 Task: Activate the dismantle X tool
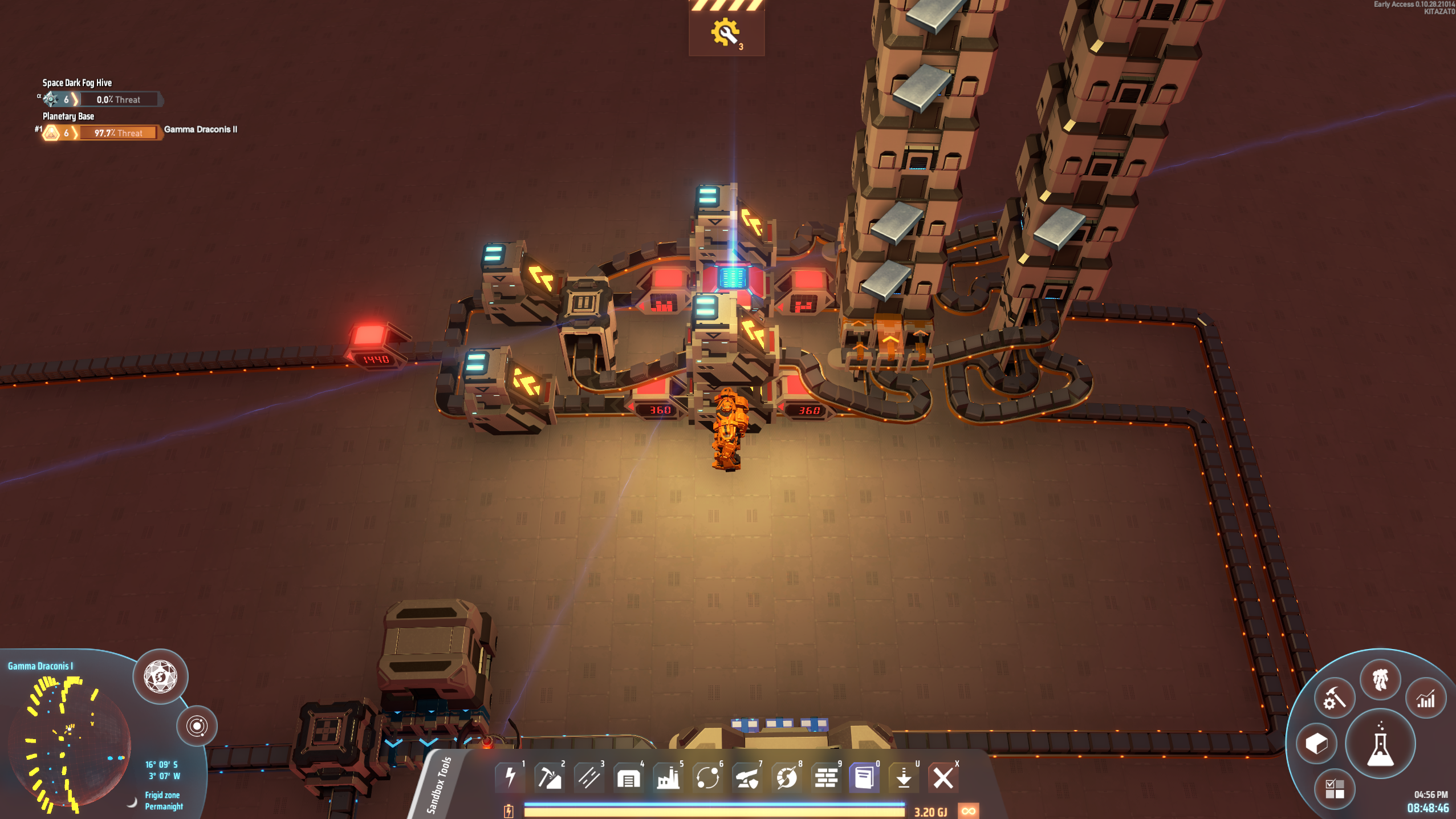point(943,777)
